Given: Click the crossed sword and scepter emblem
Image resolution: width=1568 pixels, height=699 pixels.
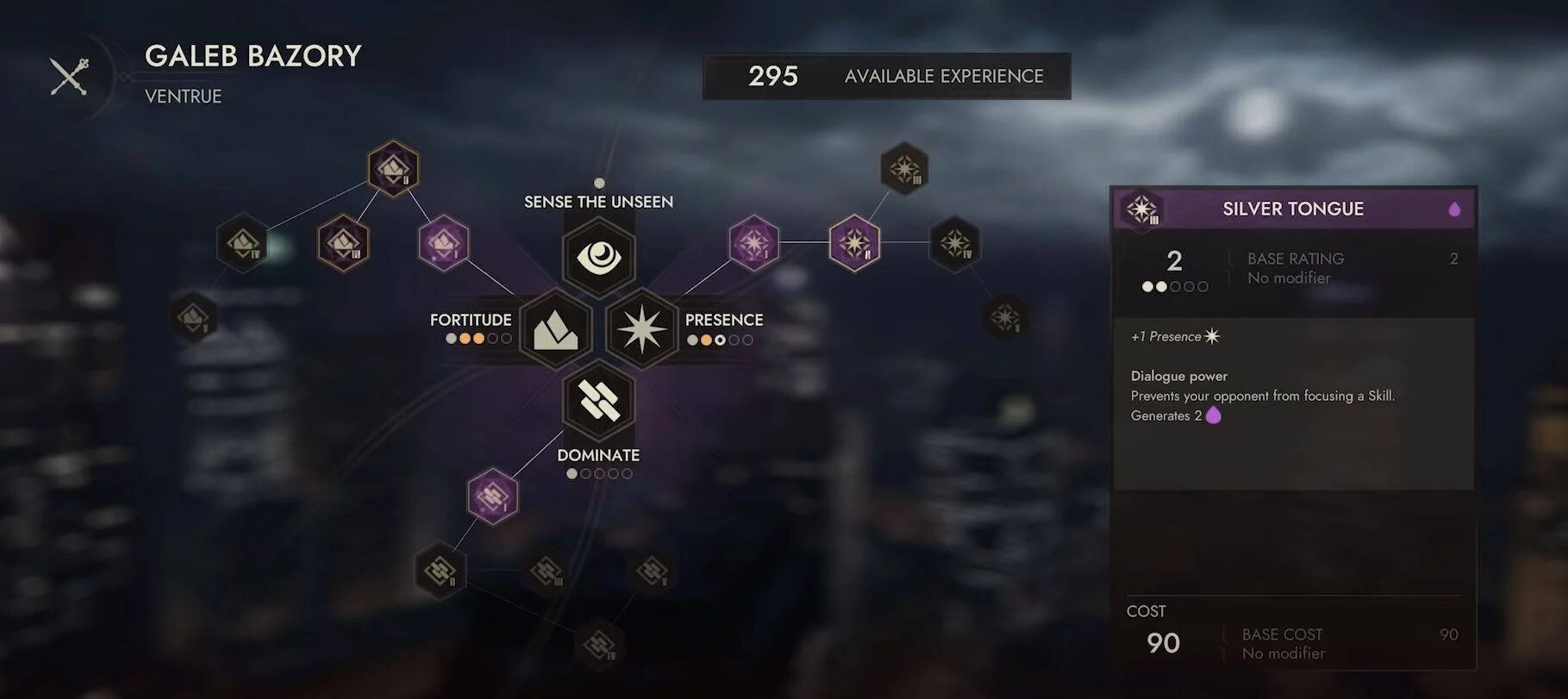Looking at the screenshot, I should pyautogui.click(x=69, y=77).
